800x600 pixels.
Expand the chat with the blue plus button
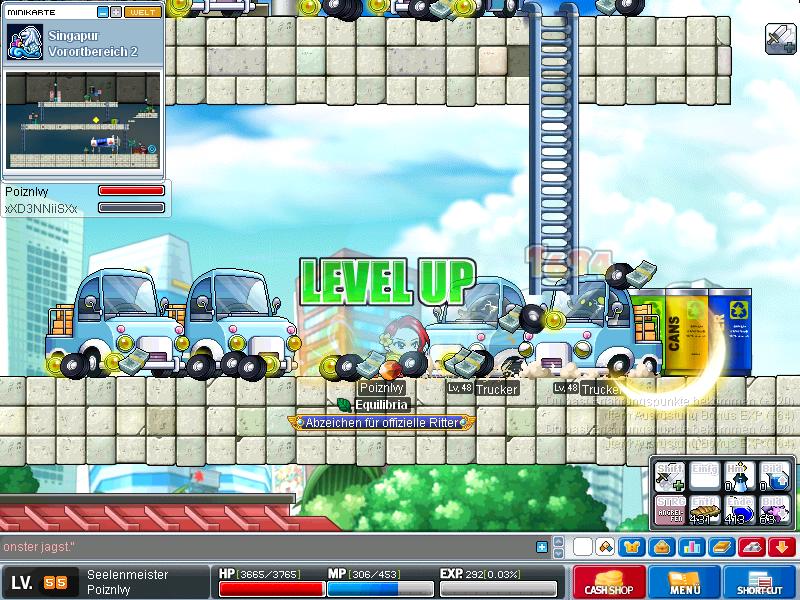pos(542,547)
